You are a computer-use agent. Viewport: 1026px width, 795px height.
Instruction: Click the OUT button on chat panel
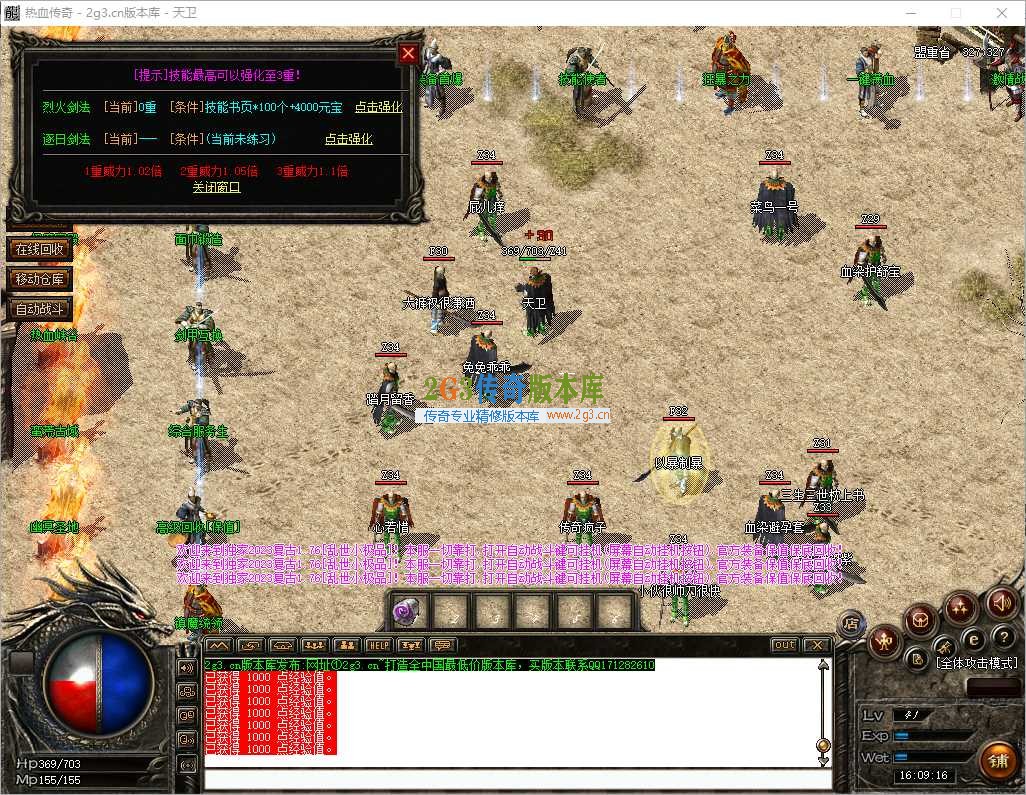[x=785, y=646]
